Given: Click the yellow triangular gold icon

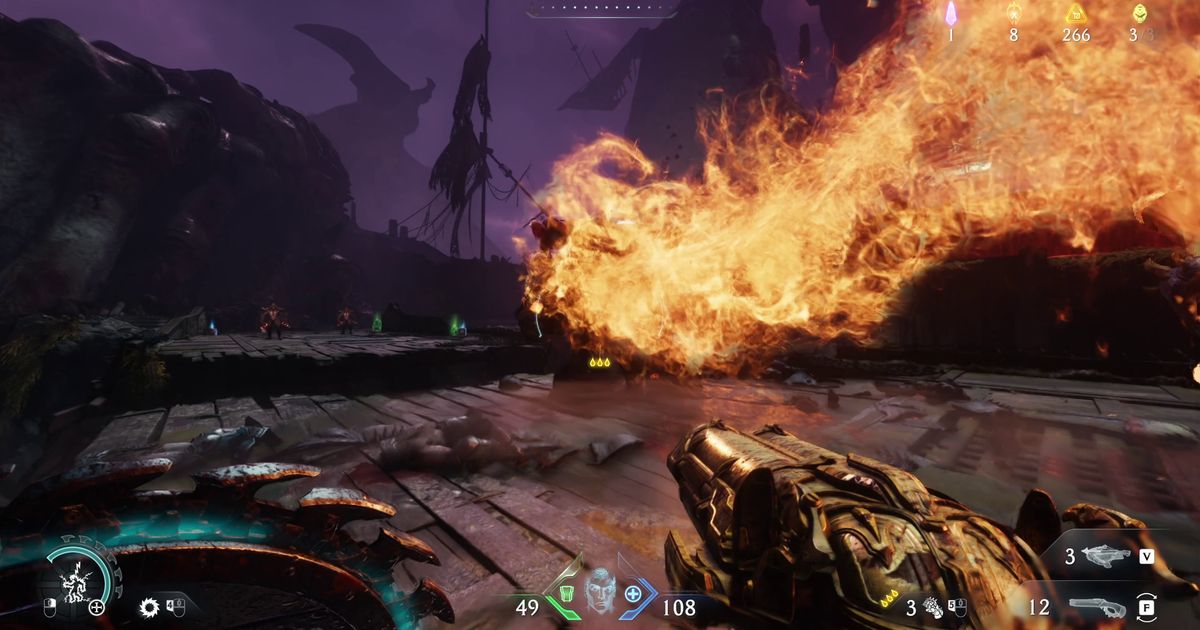Looking at the screenshot, I should point(1076,13).
